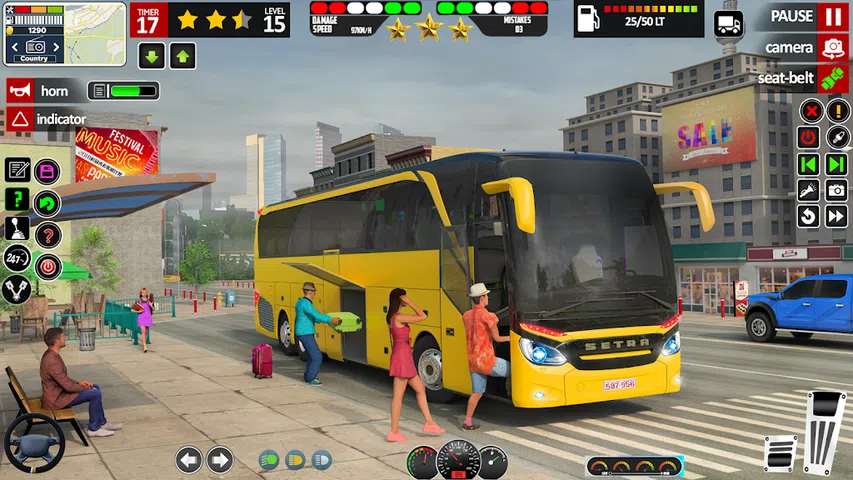Screen dimensions: 853x480
Task: Click the flashlight icon
Action: (808, 190)
